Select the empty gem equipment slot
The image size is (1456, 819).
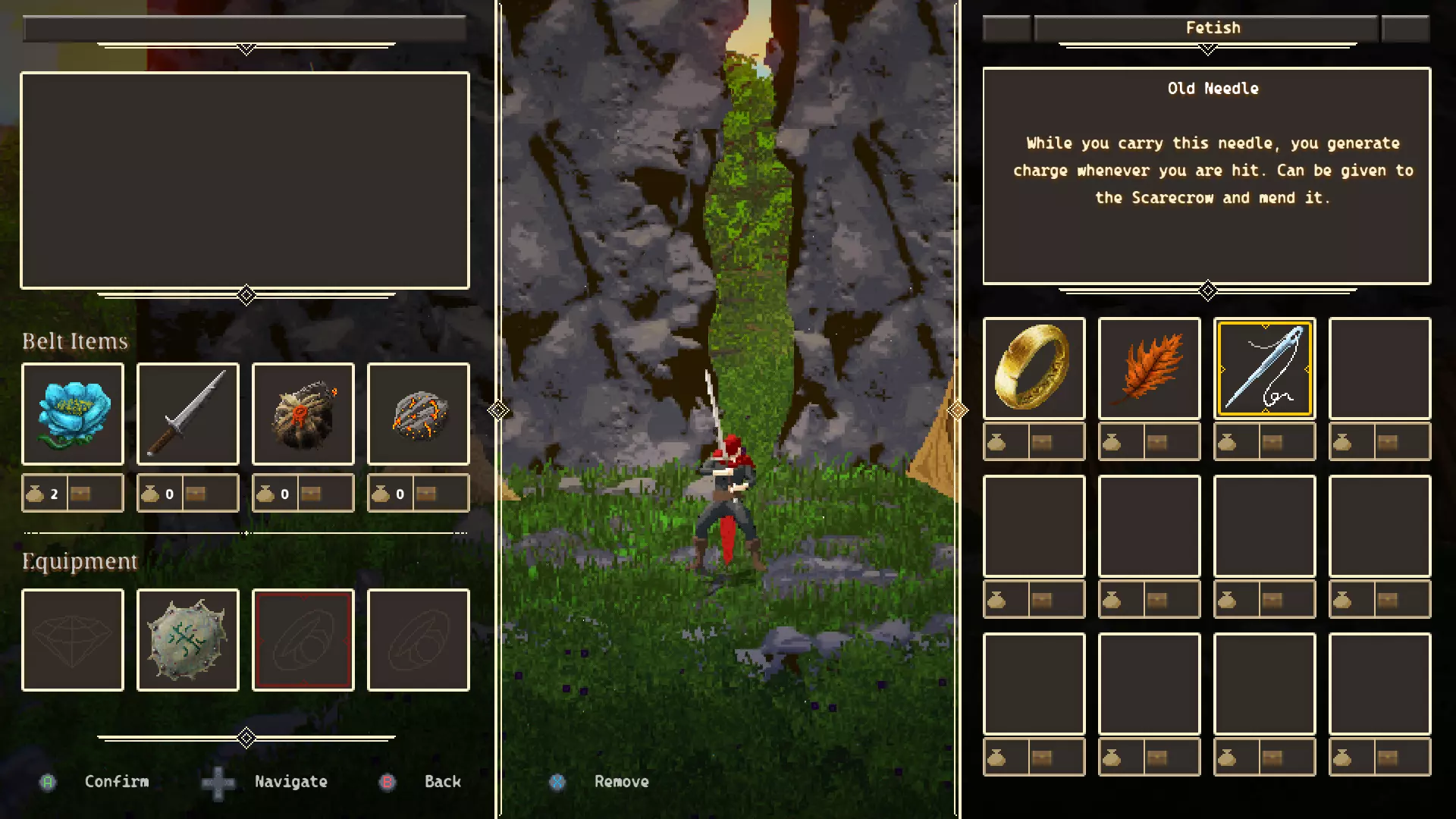click(x=73, y=640)
